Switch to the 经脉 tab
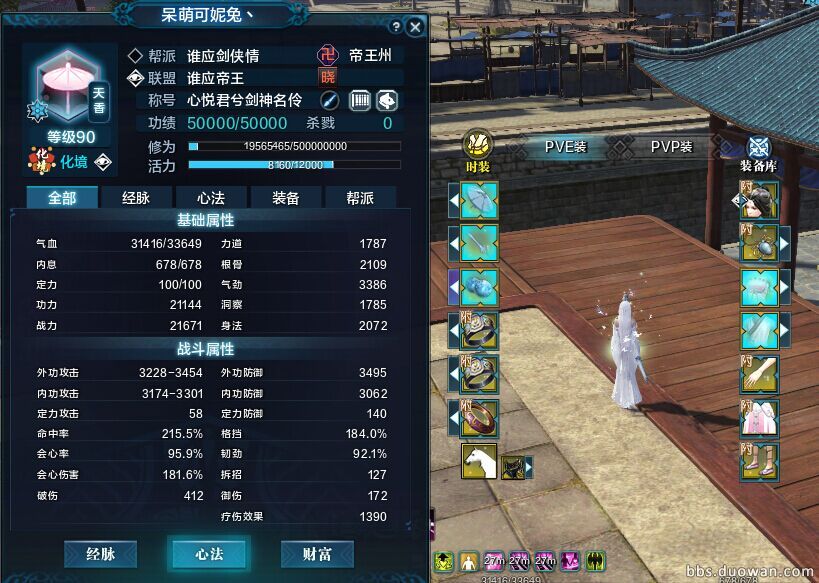This screenshot has height=583, width=819. [x=136, y=198]
